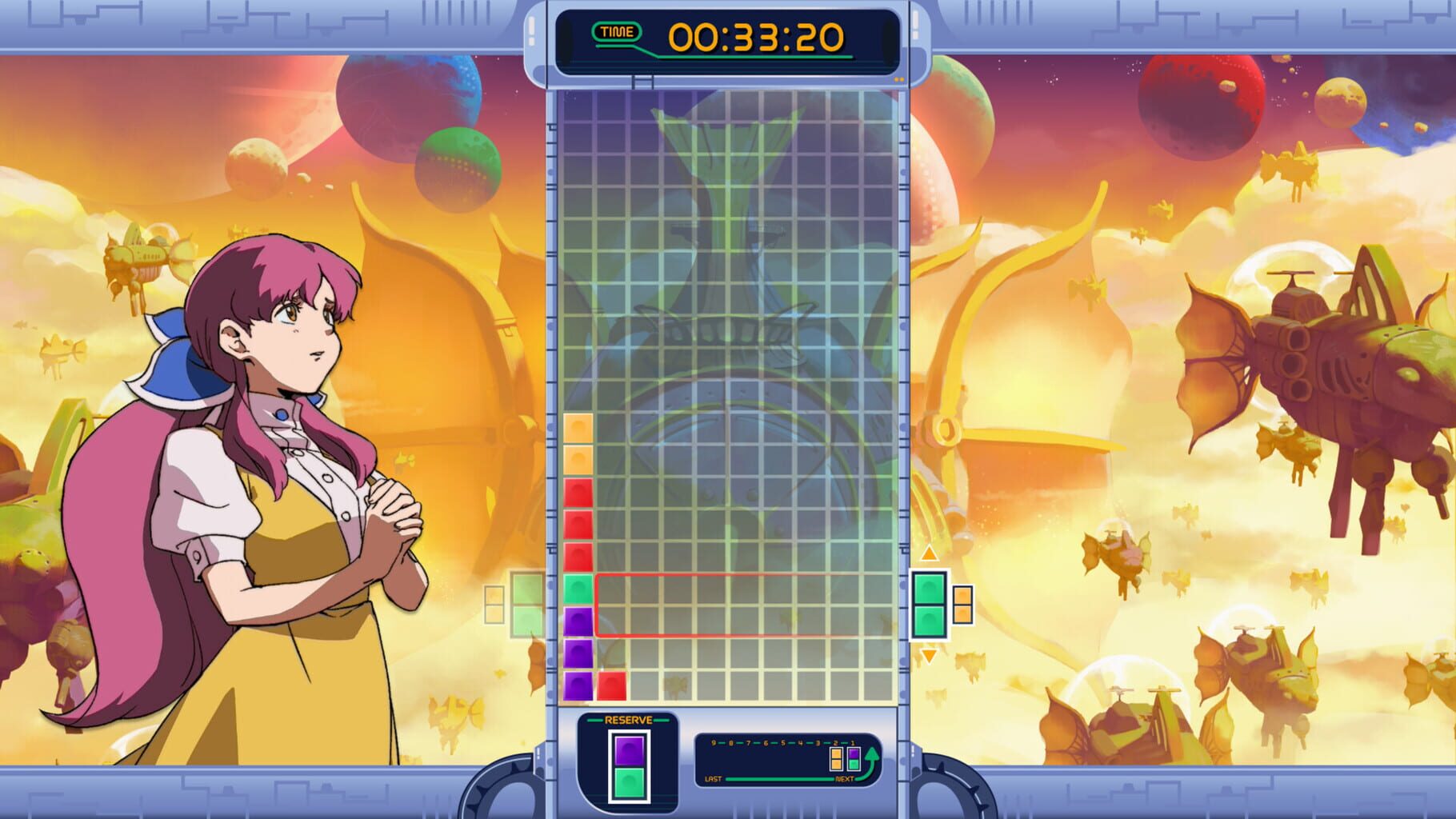
Task: Select the LAST label on the queue bar
Action: click(x=714, y=779)
